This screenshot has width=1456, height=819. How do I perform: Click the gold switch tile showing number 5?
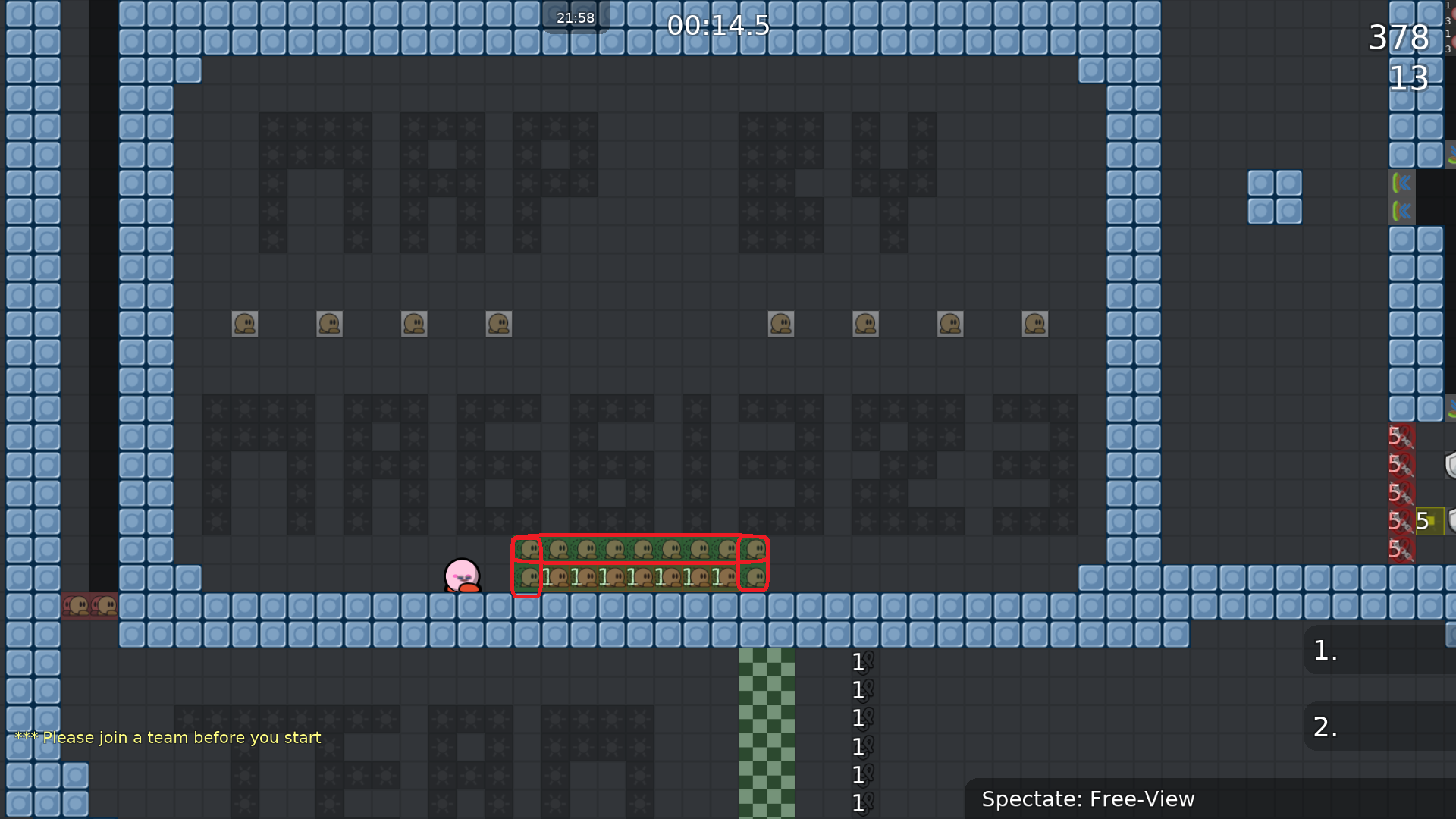[1429, 521]
